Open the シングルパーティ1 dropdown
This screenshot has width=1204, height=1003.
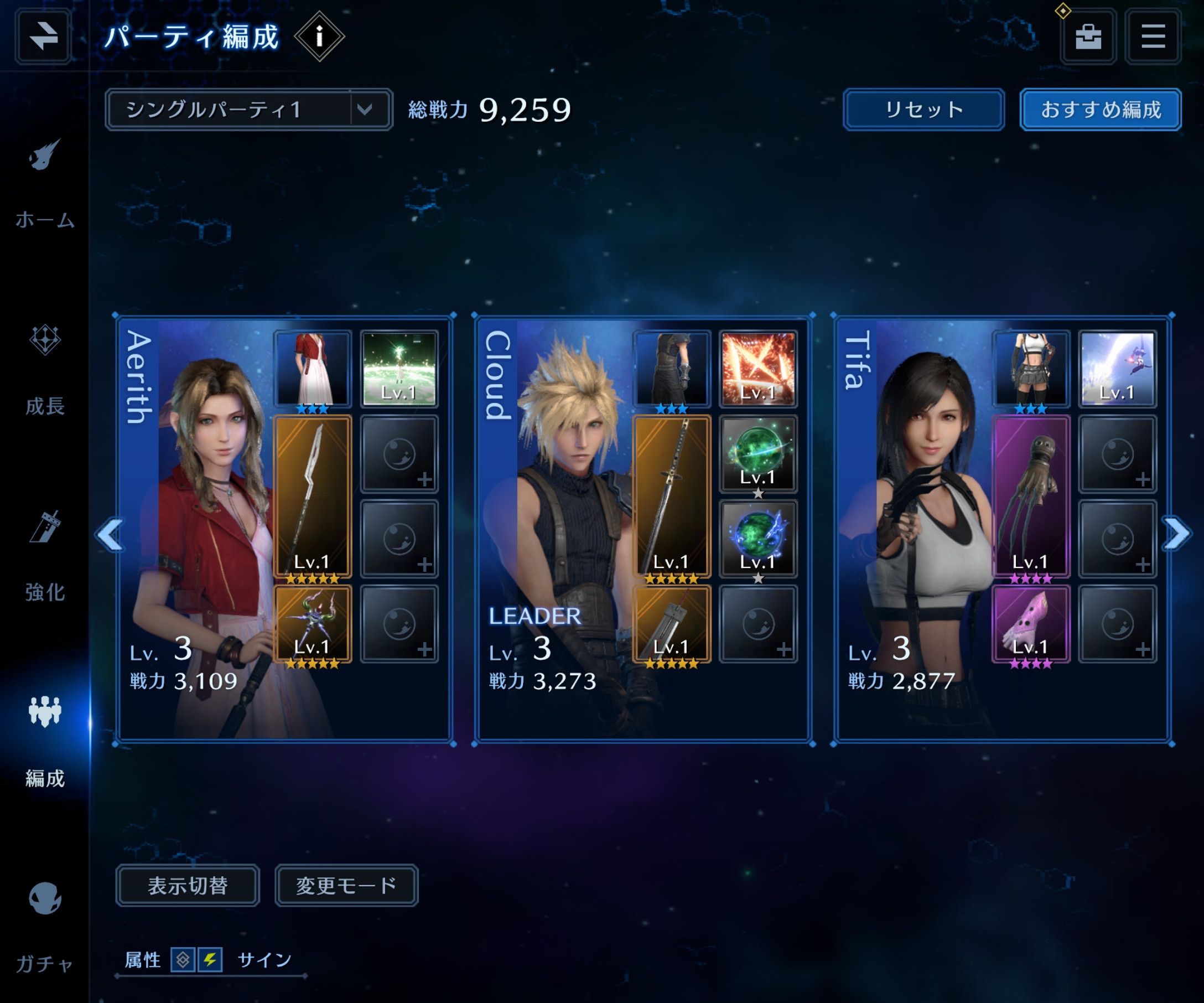coord(247,110)
